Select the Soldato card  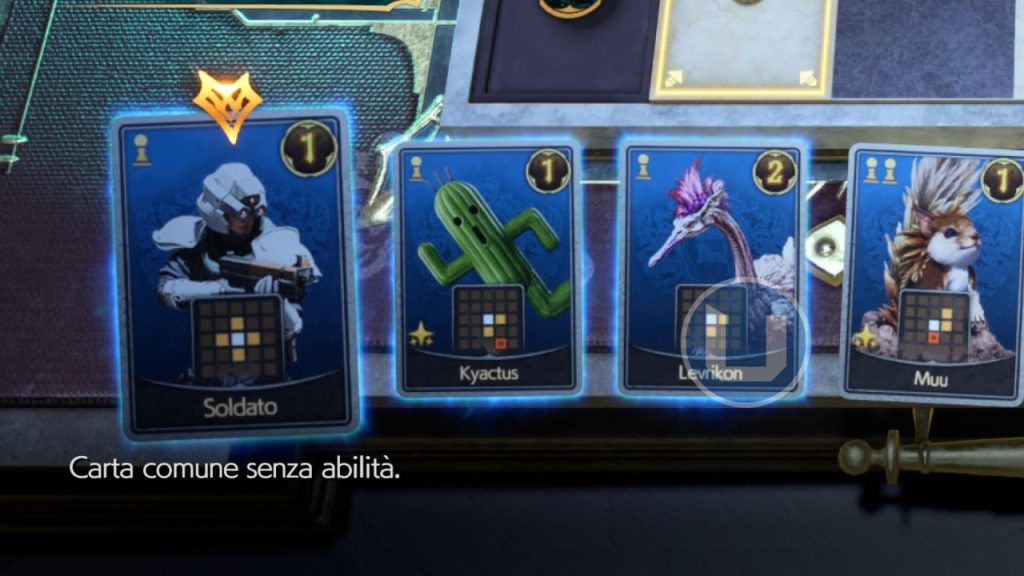point(235,275)
